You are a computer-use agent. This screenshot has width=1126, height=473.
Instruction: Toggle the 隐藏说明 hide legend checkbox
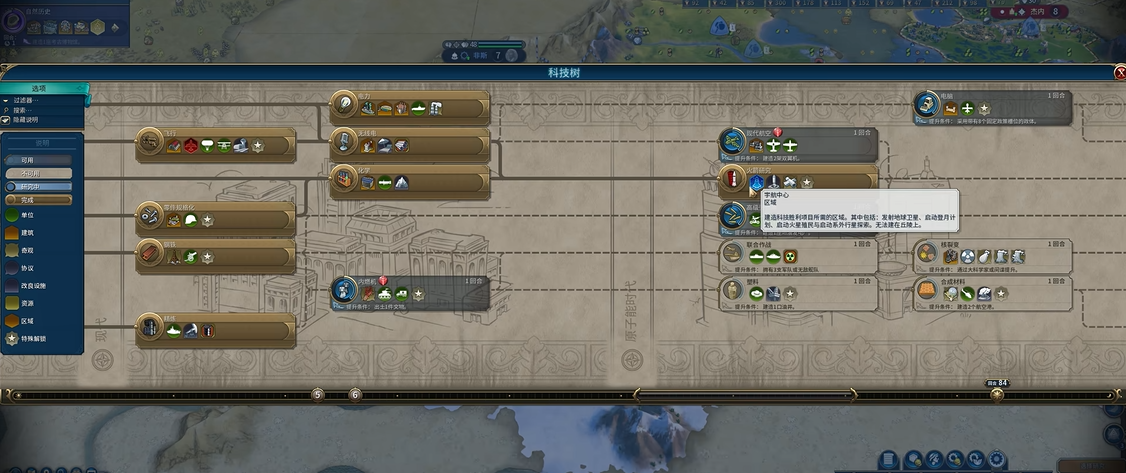(x=7, y=120)
